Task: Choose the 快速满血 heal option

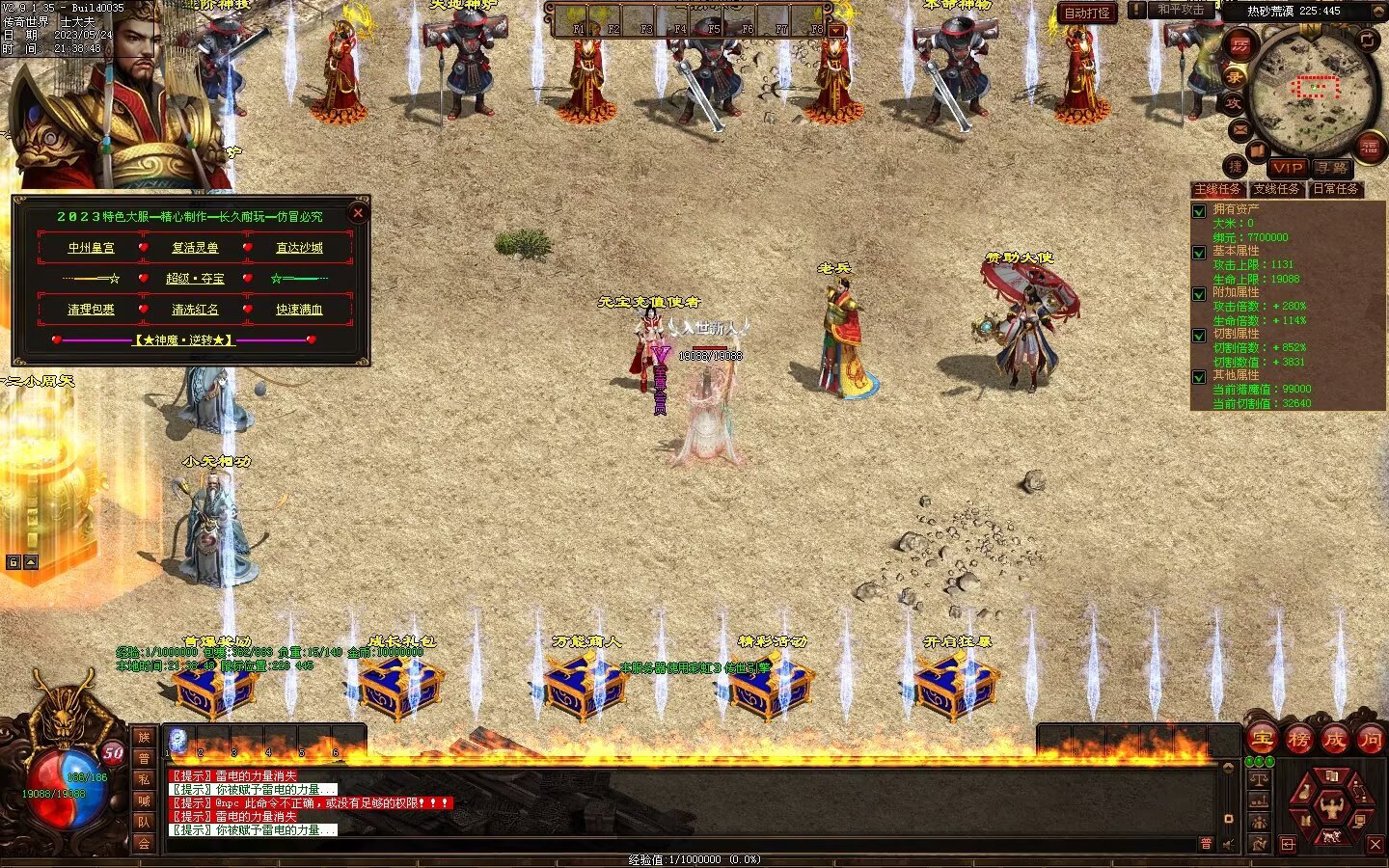Action: pos(299,310)
